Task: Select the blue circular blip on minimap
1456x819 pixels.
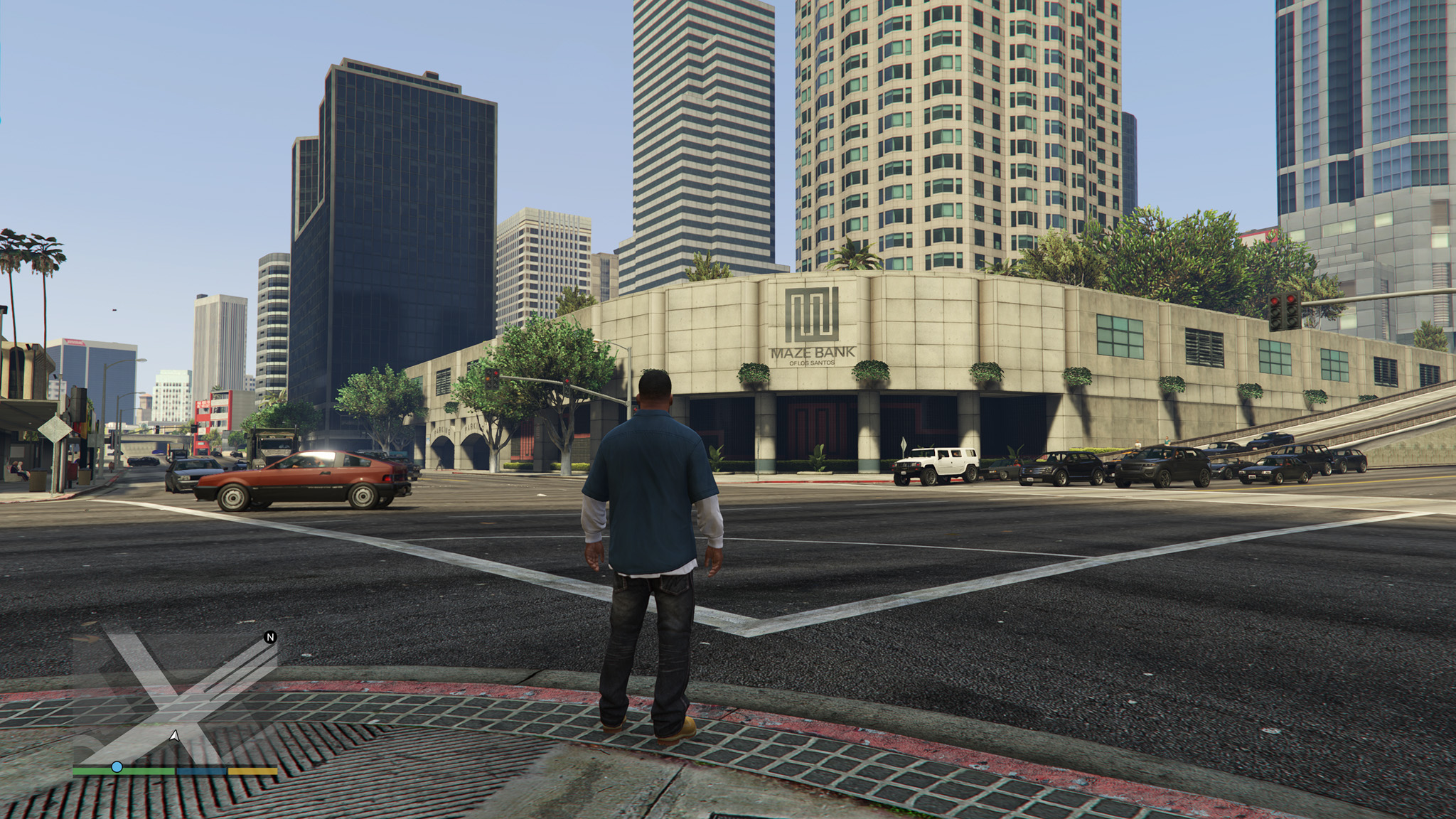Action: [117, 767]
